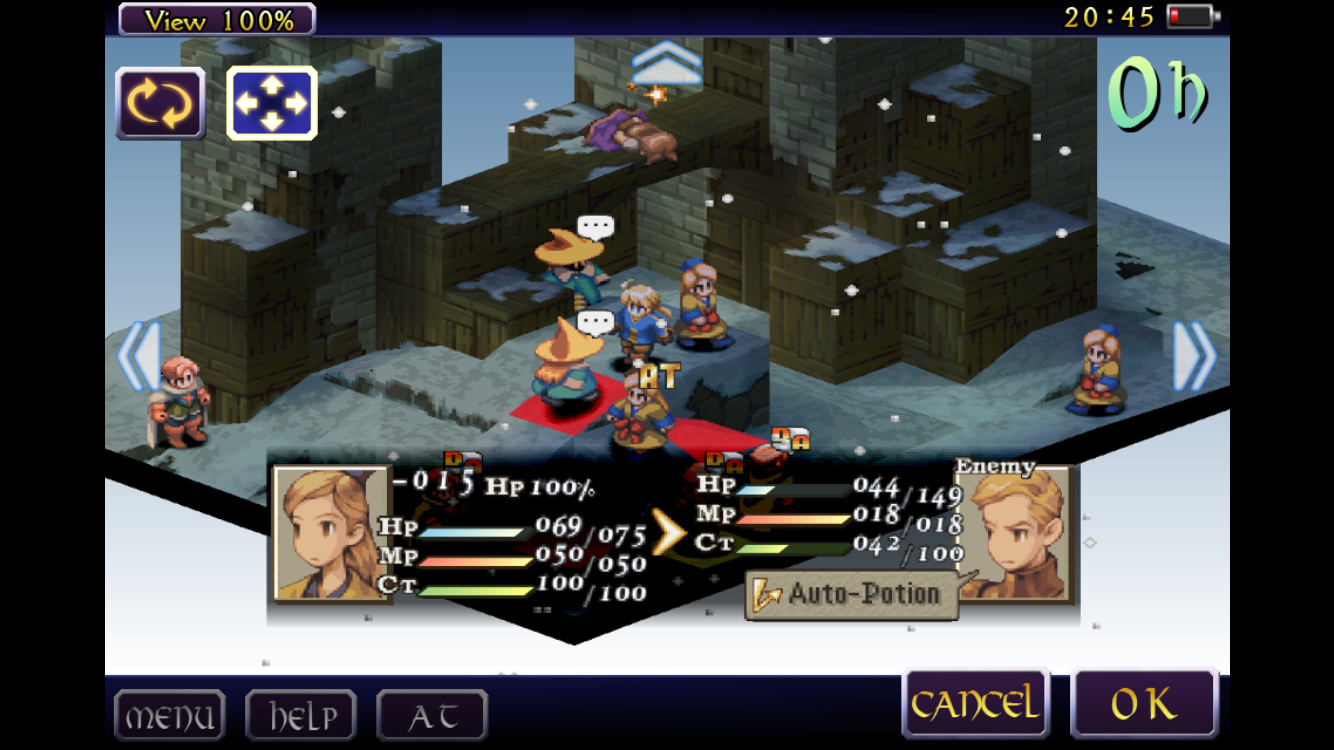1334x750 pixels.
Task: Cancel the selected action
Action: (x=975, y=704)
